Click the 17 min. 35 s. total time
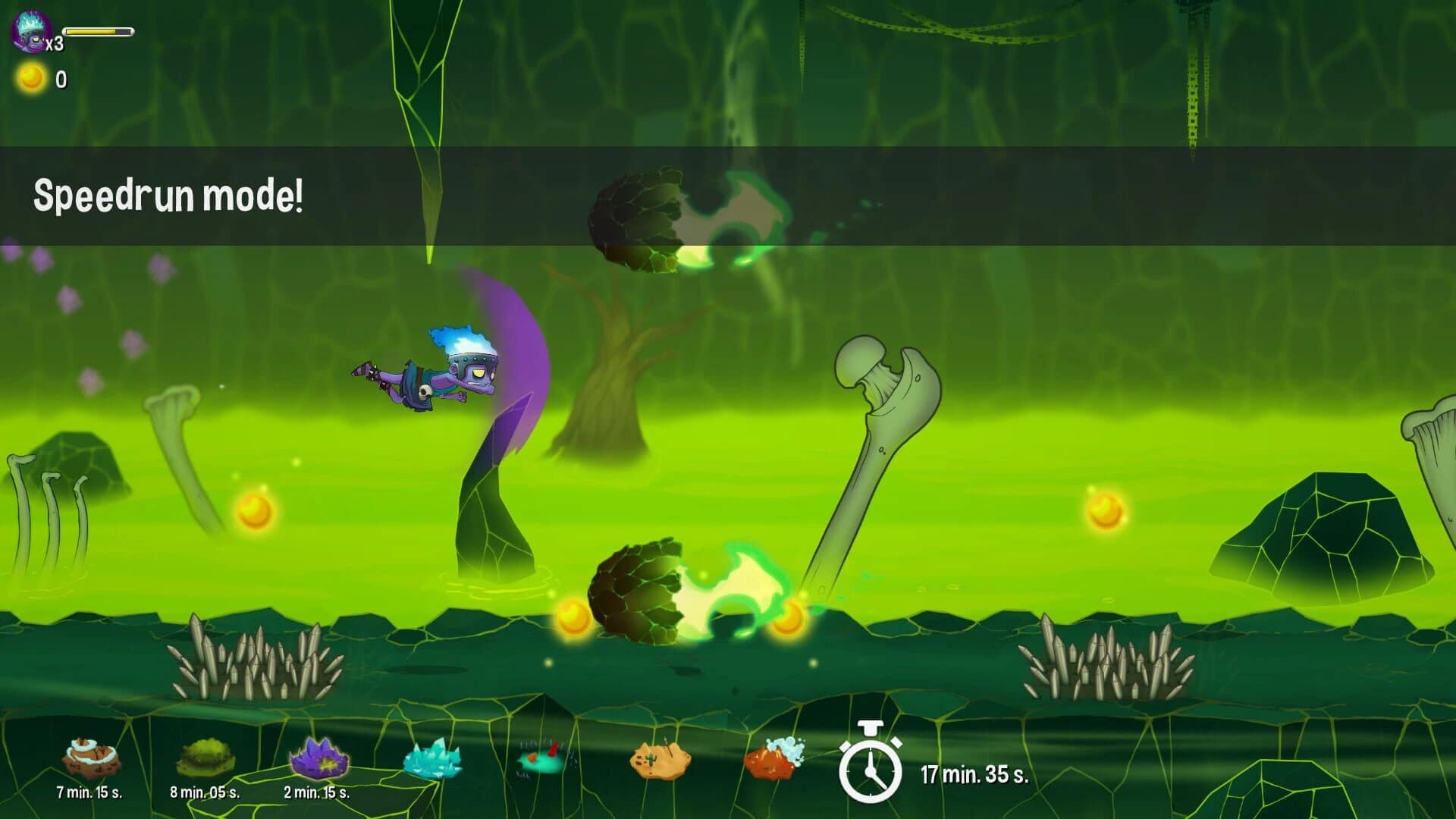Screen dimensions: 1456x819 point(974,775)
